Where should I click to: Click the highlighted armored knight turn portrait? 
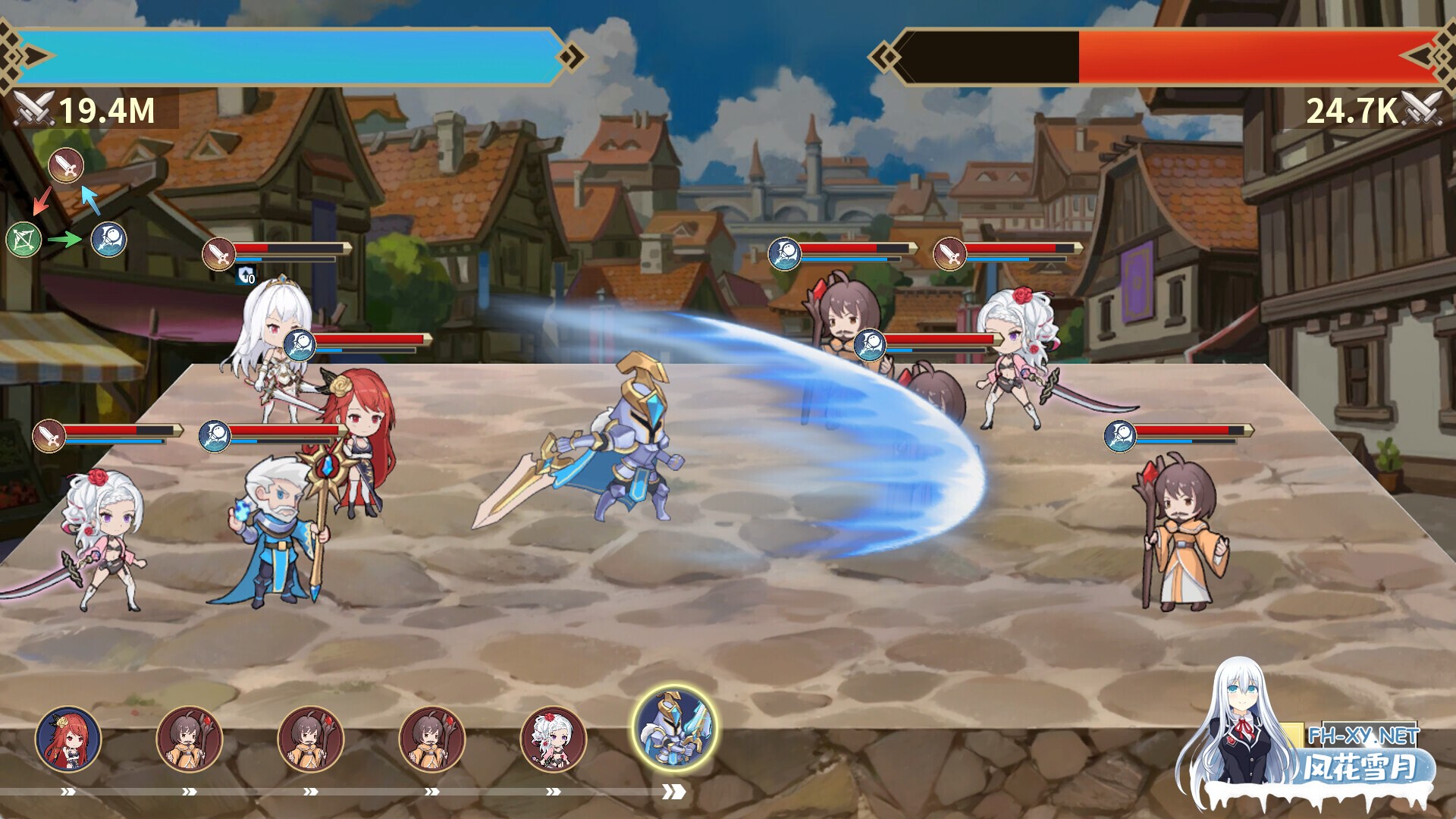pos(674,729)
